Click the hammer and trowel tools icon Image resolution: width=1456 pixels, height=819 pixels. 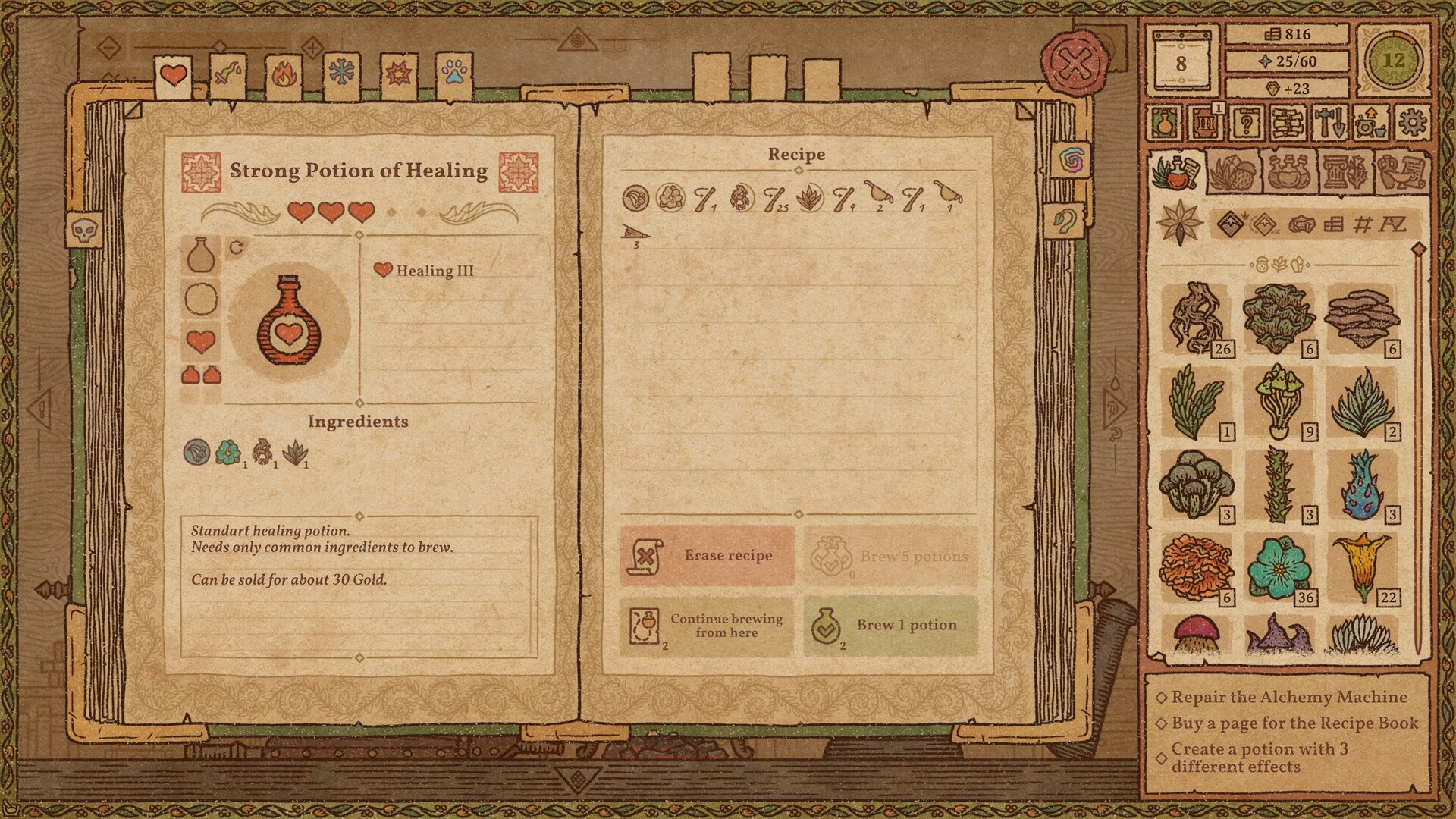click(x=1329, y=123)
